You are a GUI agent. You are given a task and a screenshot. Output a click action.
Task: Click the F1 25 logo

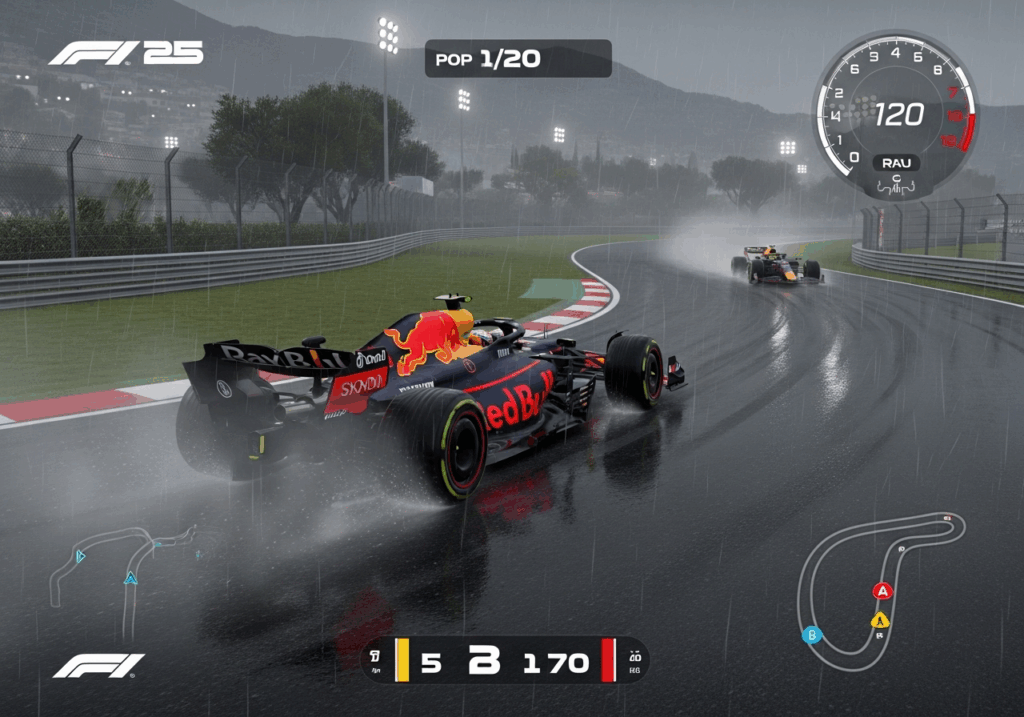[x=126, y=53]
